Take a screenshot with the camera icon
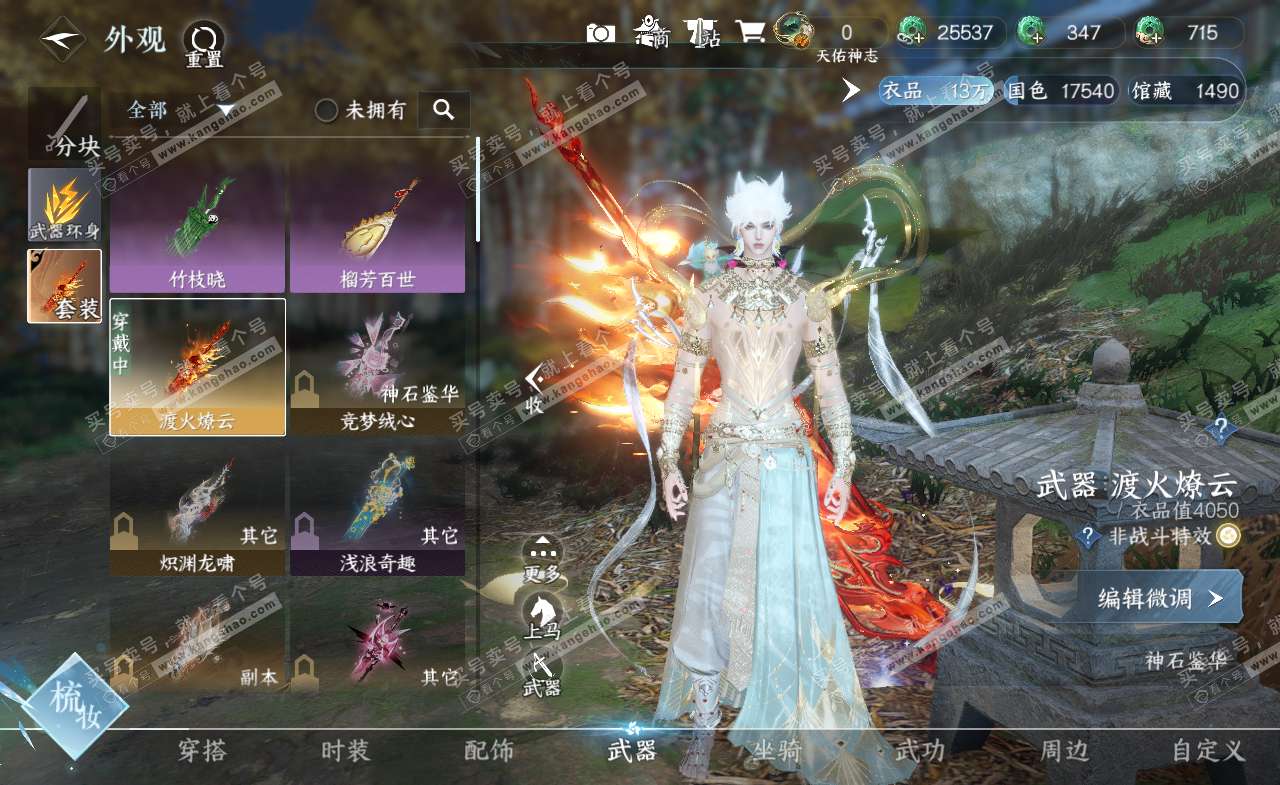The image size is (1280, 785). tap(600, 33)
